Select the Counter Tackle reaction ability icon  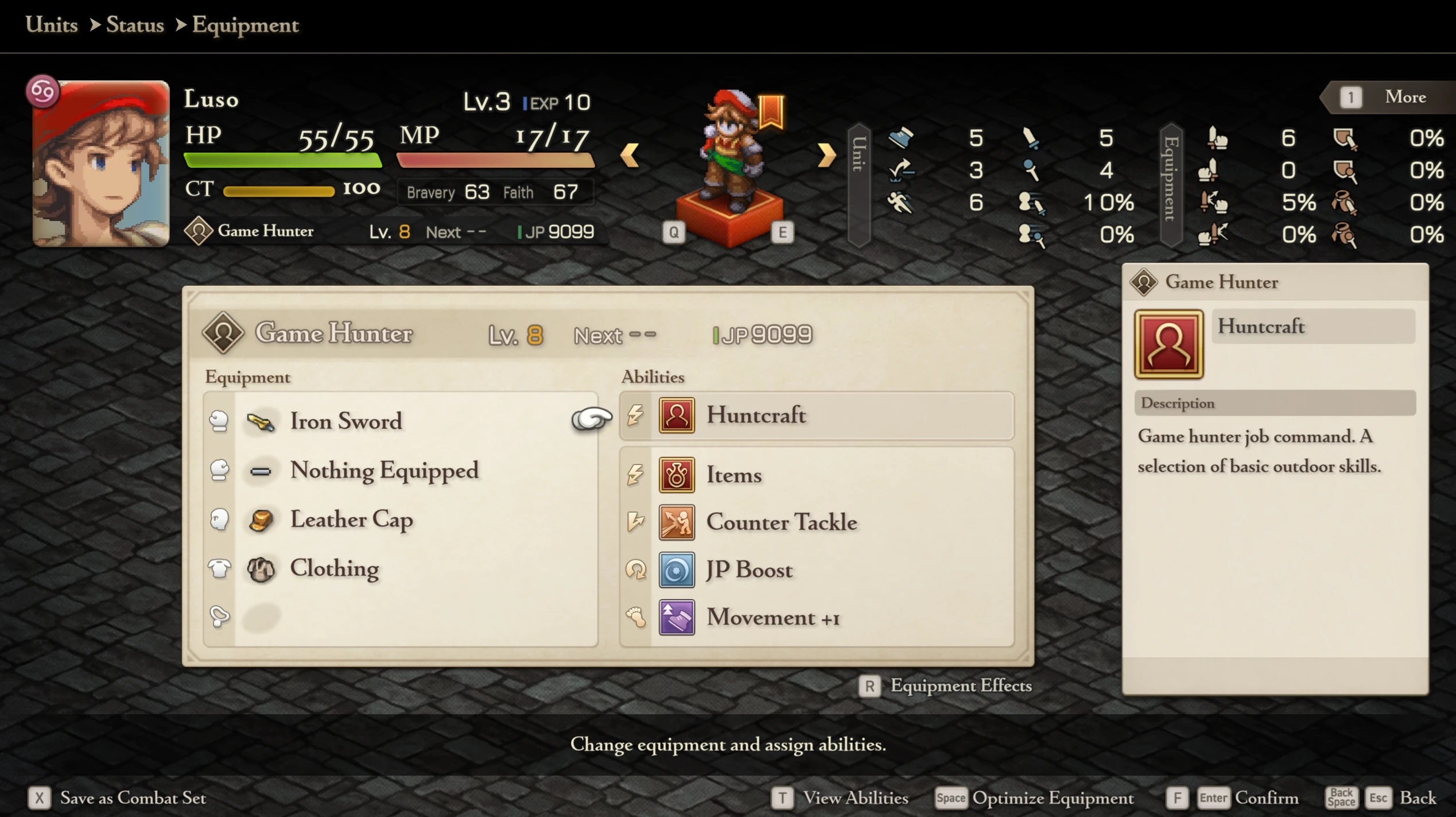(677, 522)
